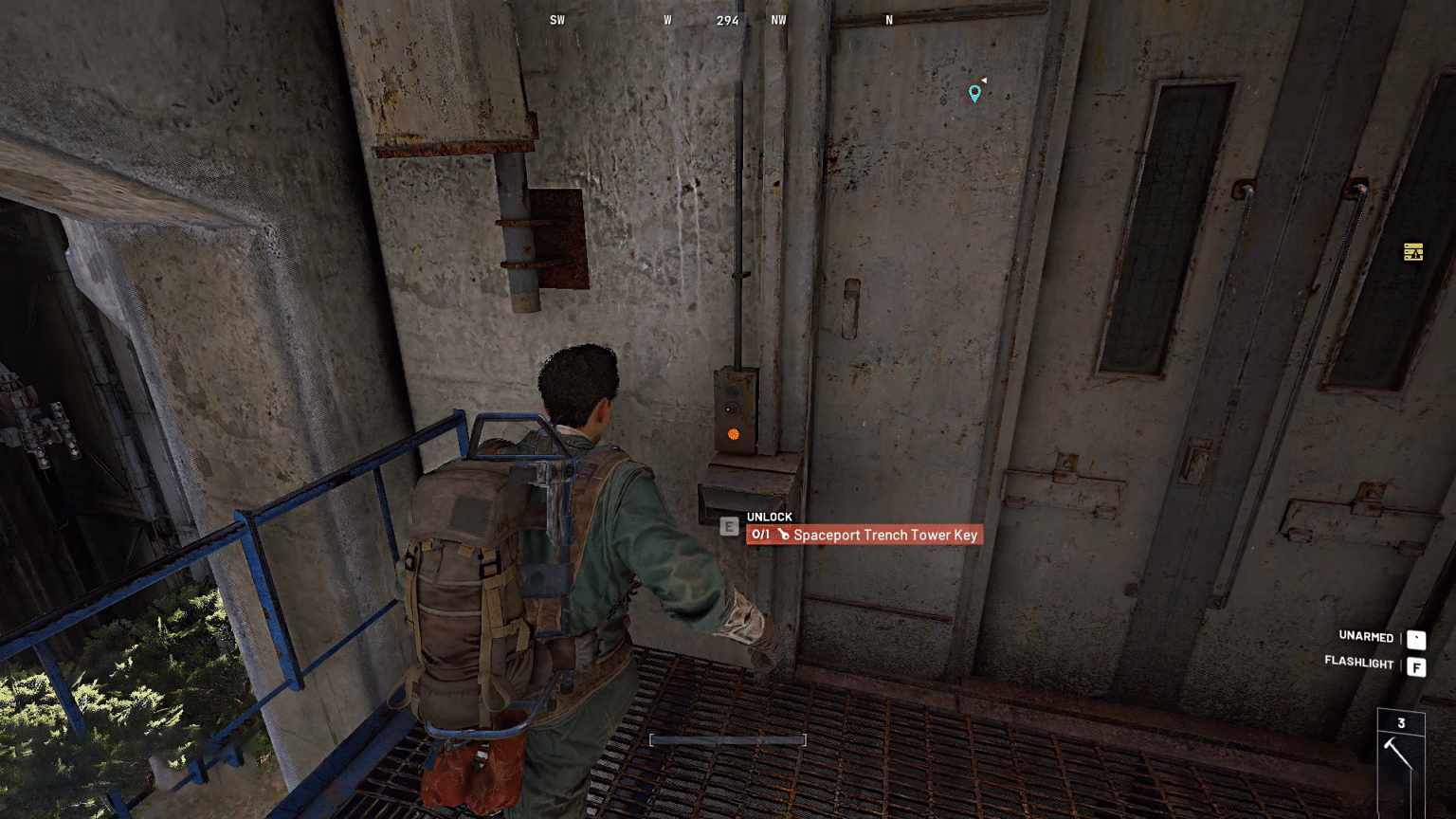Click the E key prompt for UNLOCK
The height and width of the screenshot is (819, 1456).
click(x=729, y=526)
